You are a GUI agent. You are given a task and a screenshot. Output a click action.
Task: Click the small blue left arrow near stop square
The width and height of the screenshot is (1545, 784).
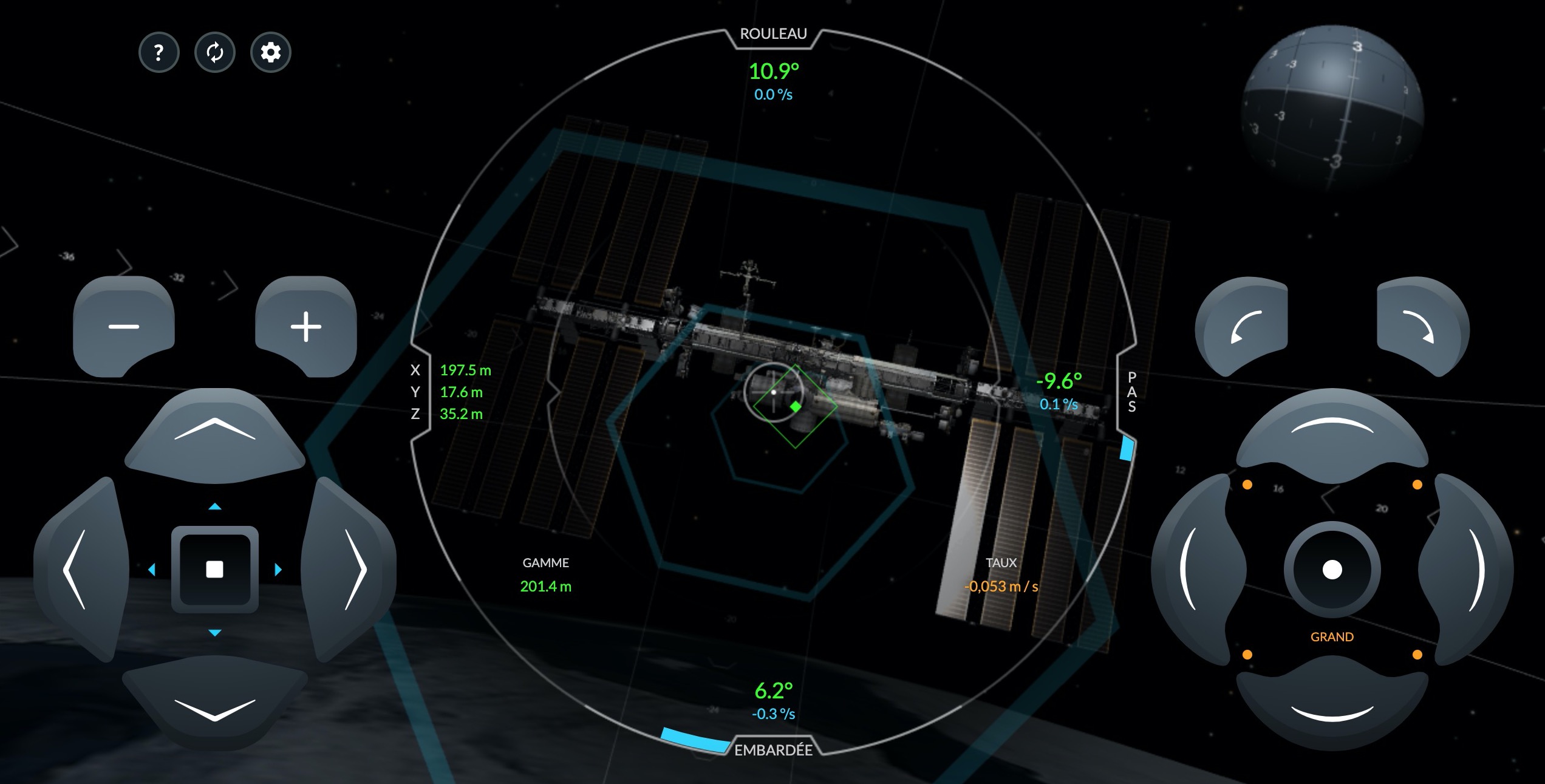click(x=152, y=568)
